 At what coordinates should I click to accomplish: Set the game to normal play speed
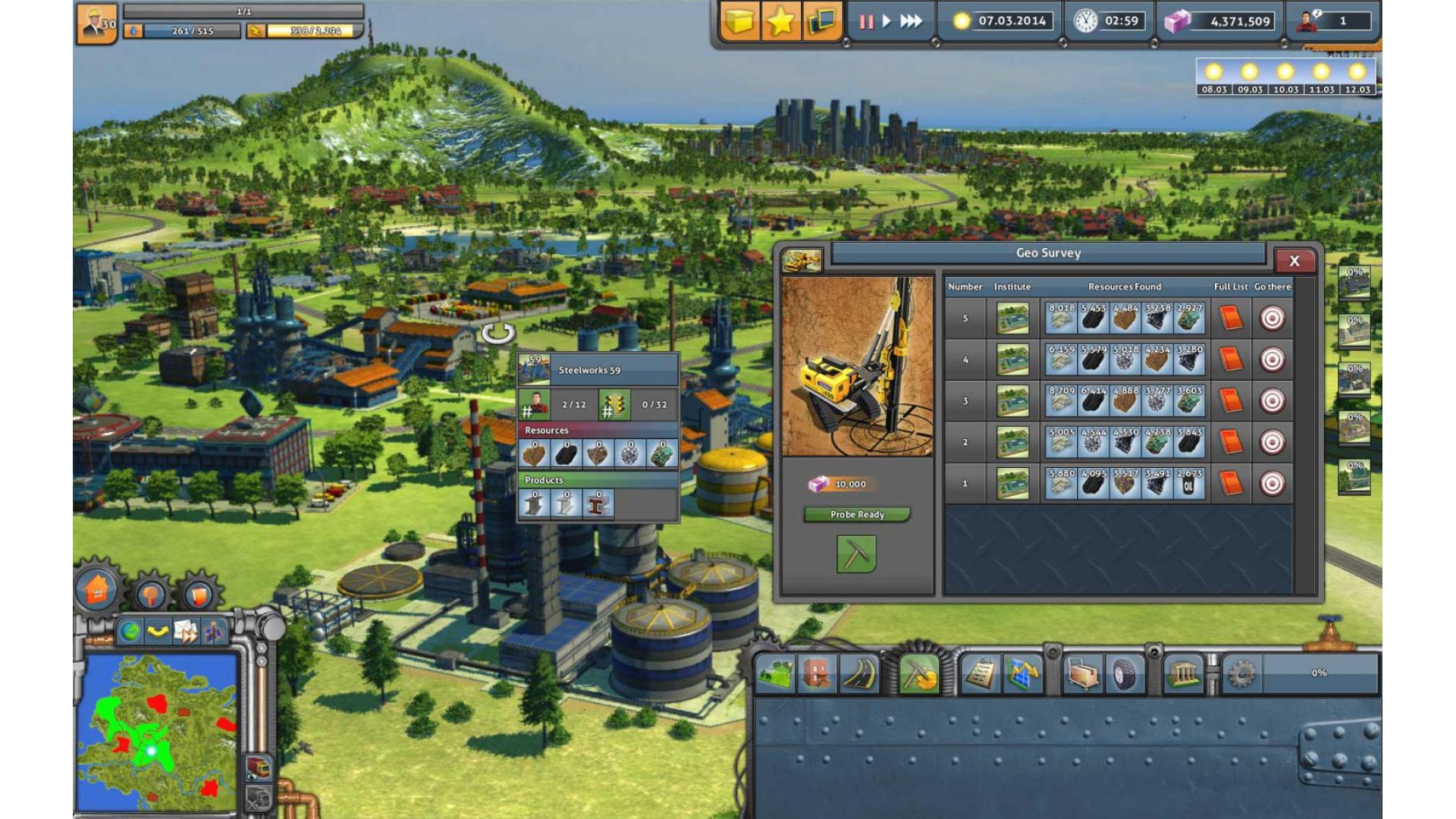[x=886, y=21]
